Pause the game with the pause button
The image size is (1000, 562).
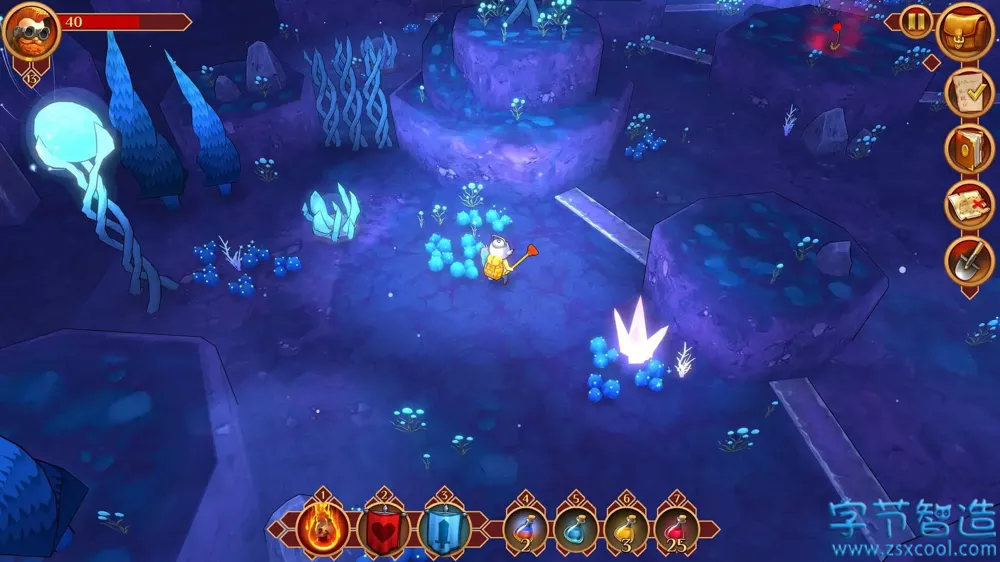pos(916,22)
